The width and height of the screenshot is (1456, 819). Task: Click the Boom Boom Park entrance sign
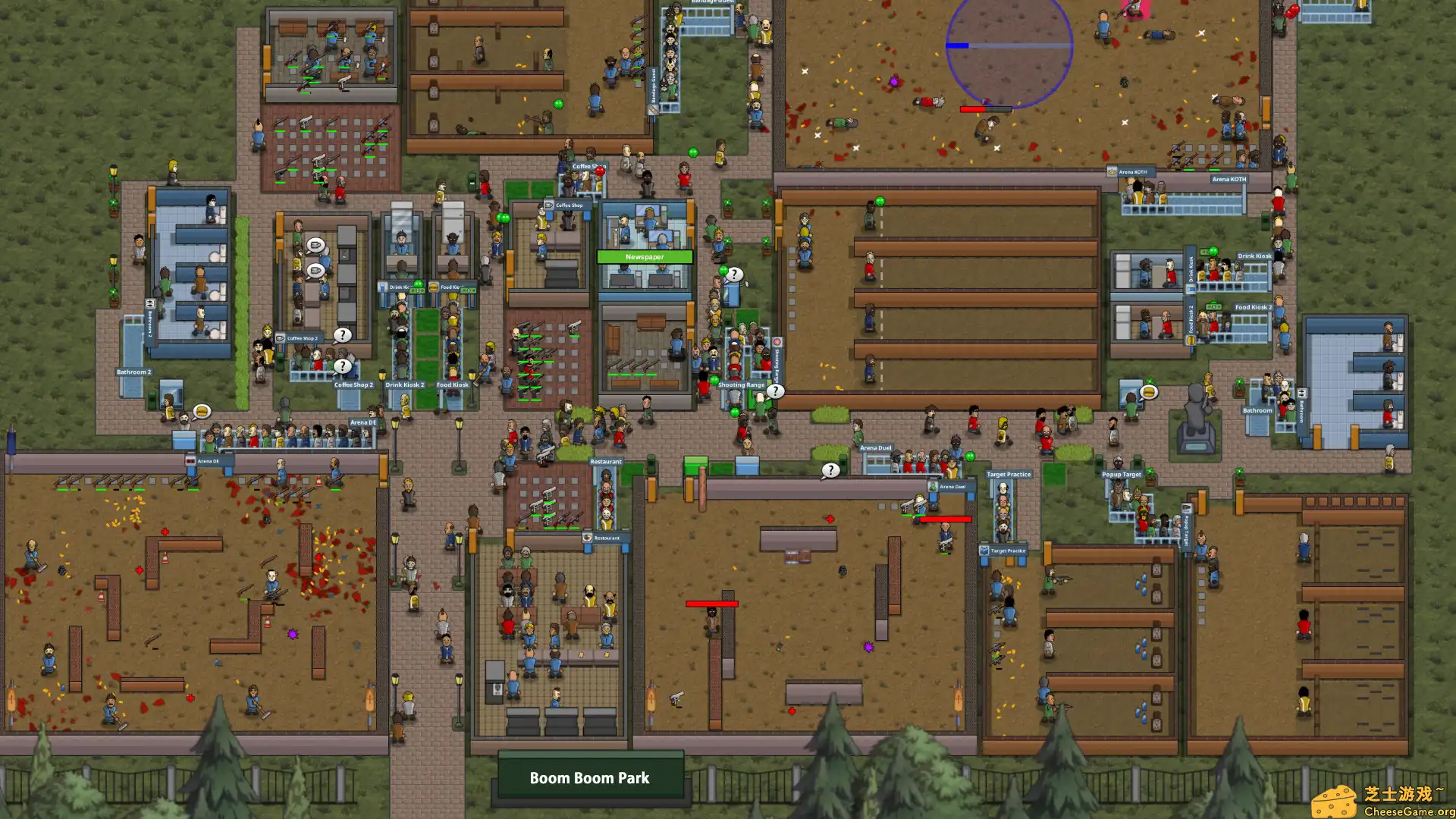[x=591, y=777]
